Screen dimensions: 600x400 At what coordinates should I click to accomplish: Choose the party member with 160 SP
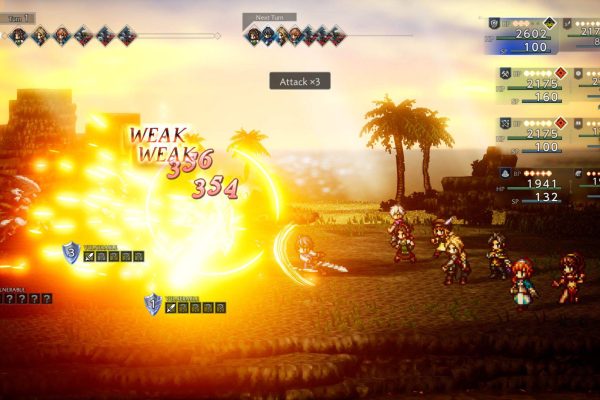pos(532,85)
